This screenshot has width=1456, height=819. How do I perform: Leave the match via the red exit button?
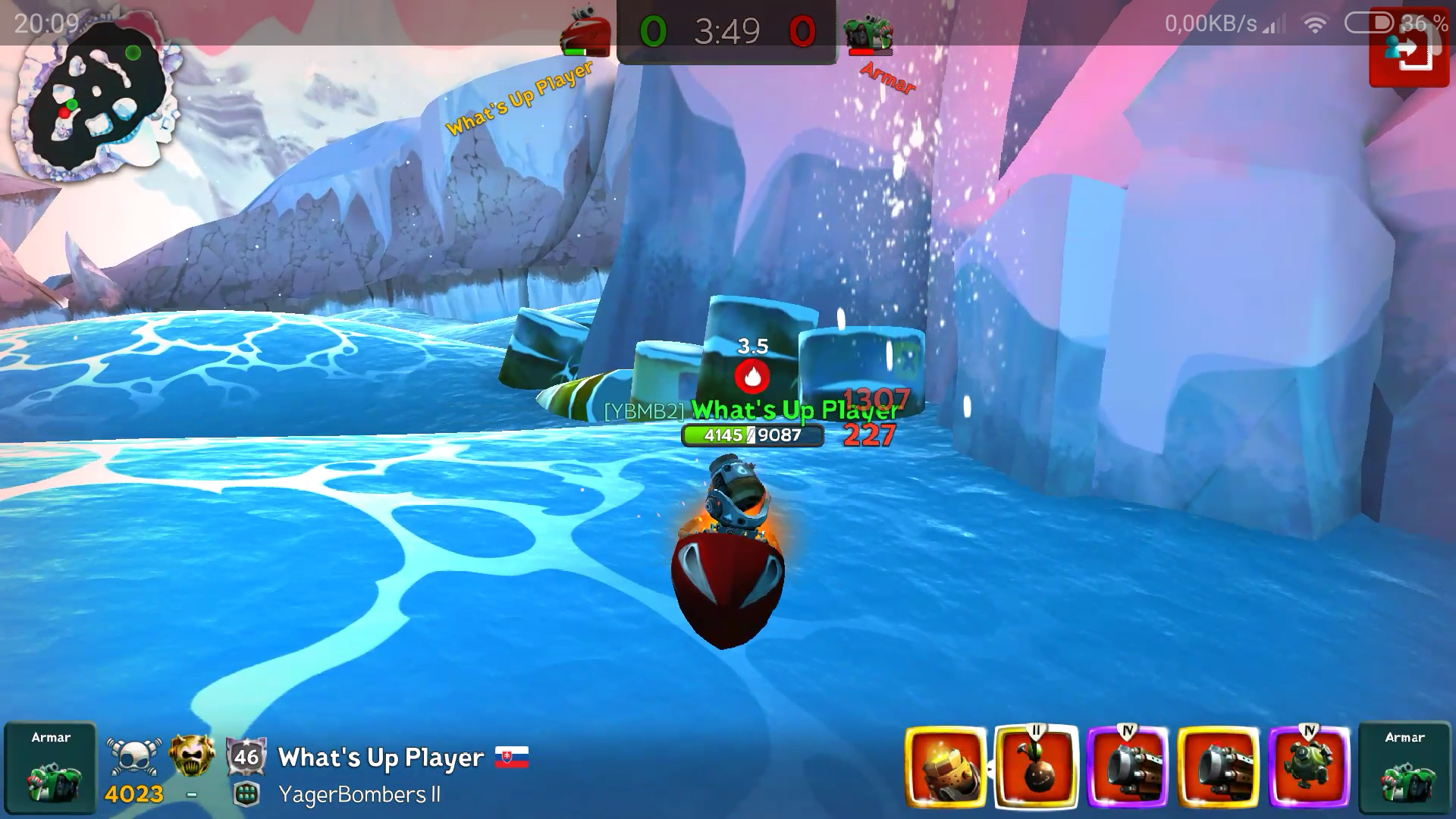(x=1408, y=52)
